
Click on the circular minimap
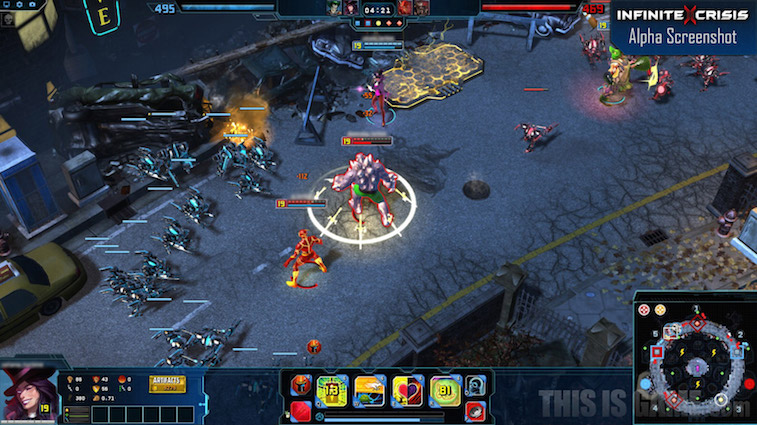(x=694, y=364)
